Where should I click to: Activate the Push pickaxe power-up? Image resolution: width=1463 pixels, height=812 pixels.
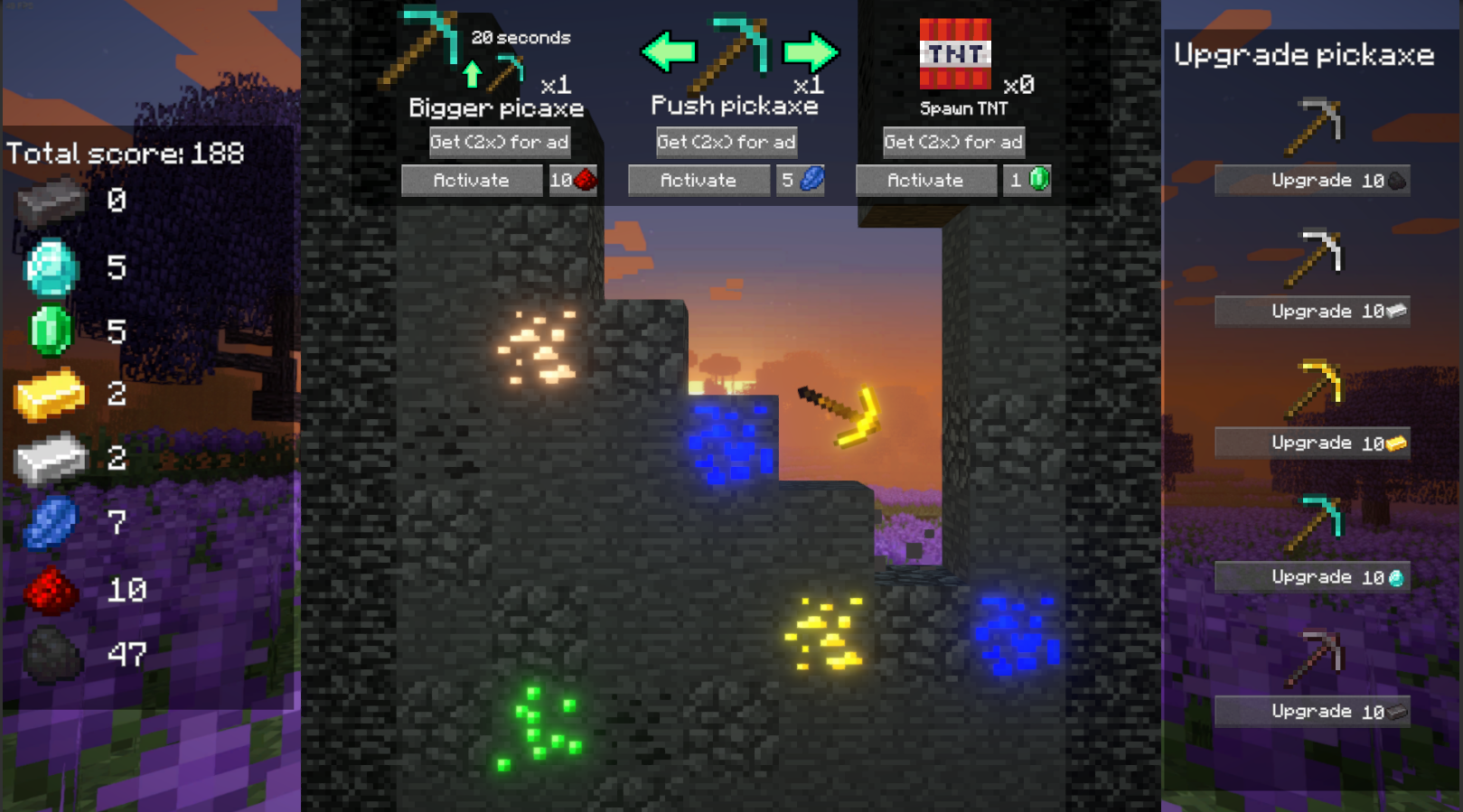[x=698, y=181]
